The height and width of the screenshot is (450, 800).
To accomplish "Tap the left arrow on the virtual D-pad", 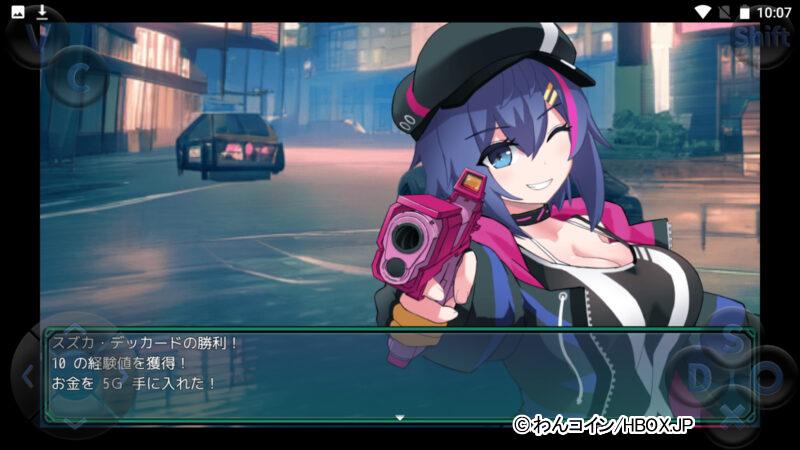I will (x=28, y=378).
